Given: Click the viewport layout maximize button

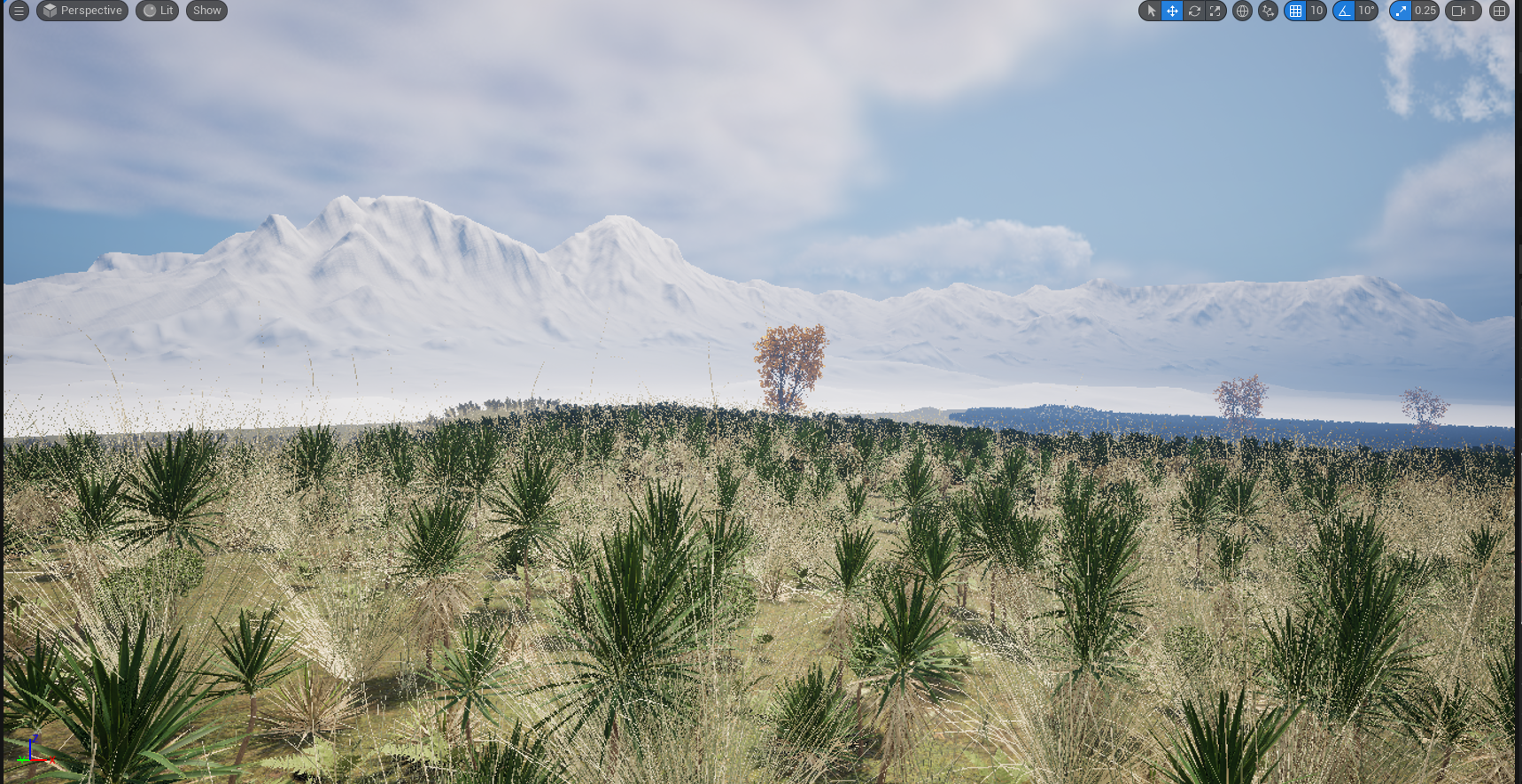Looking at the screenshot, I should point(1499,11).
